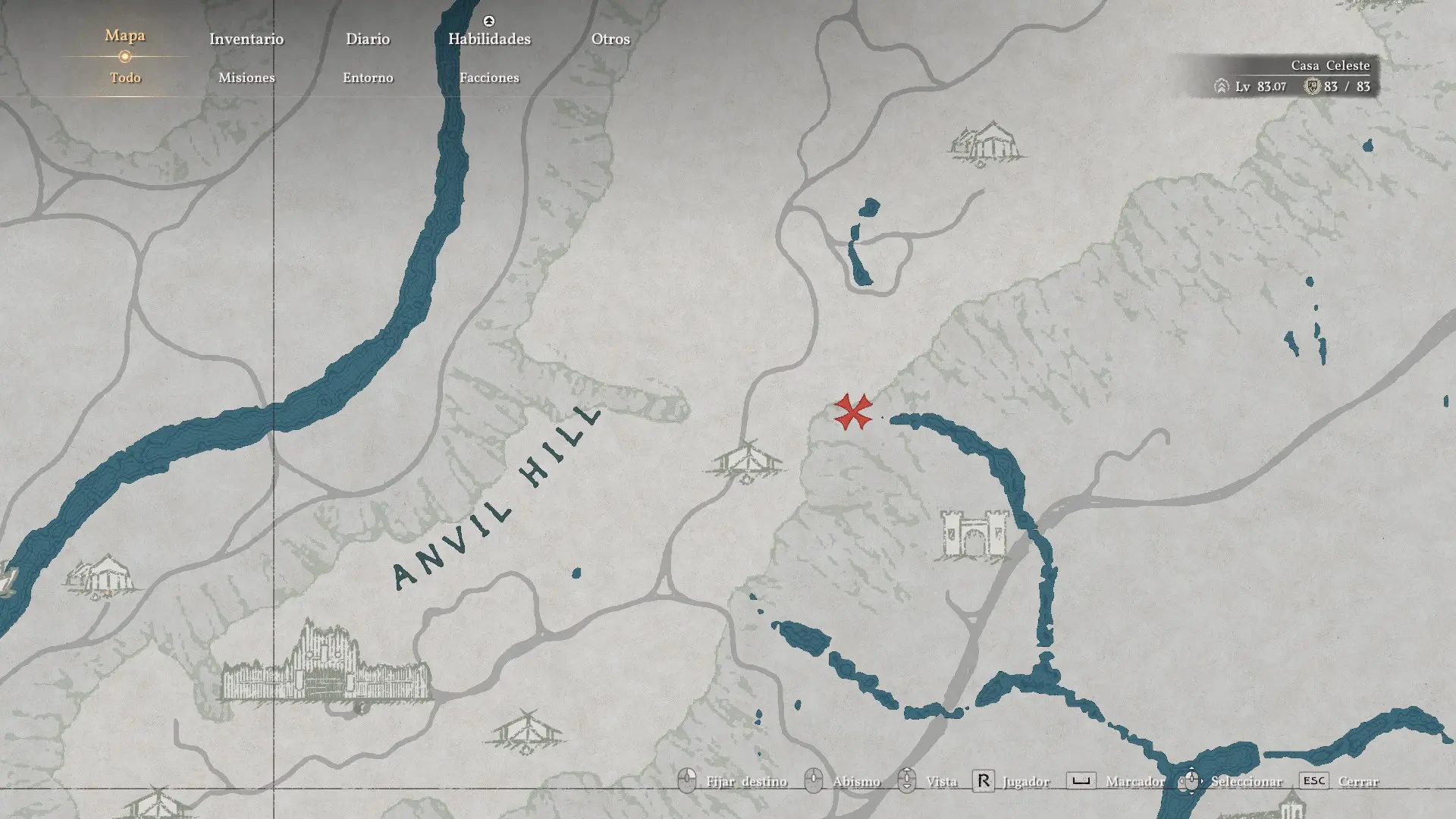
Task: Click the Jugador option to center view
Action: point(1025,781)
